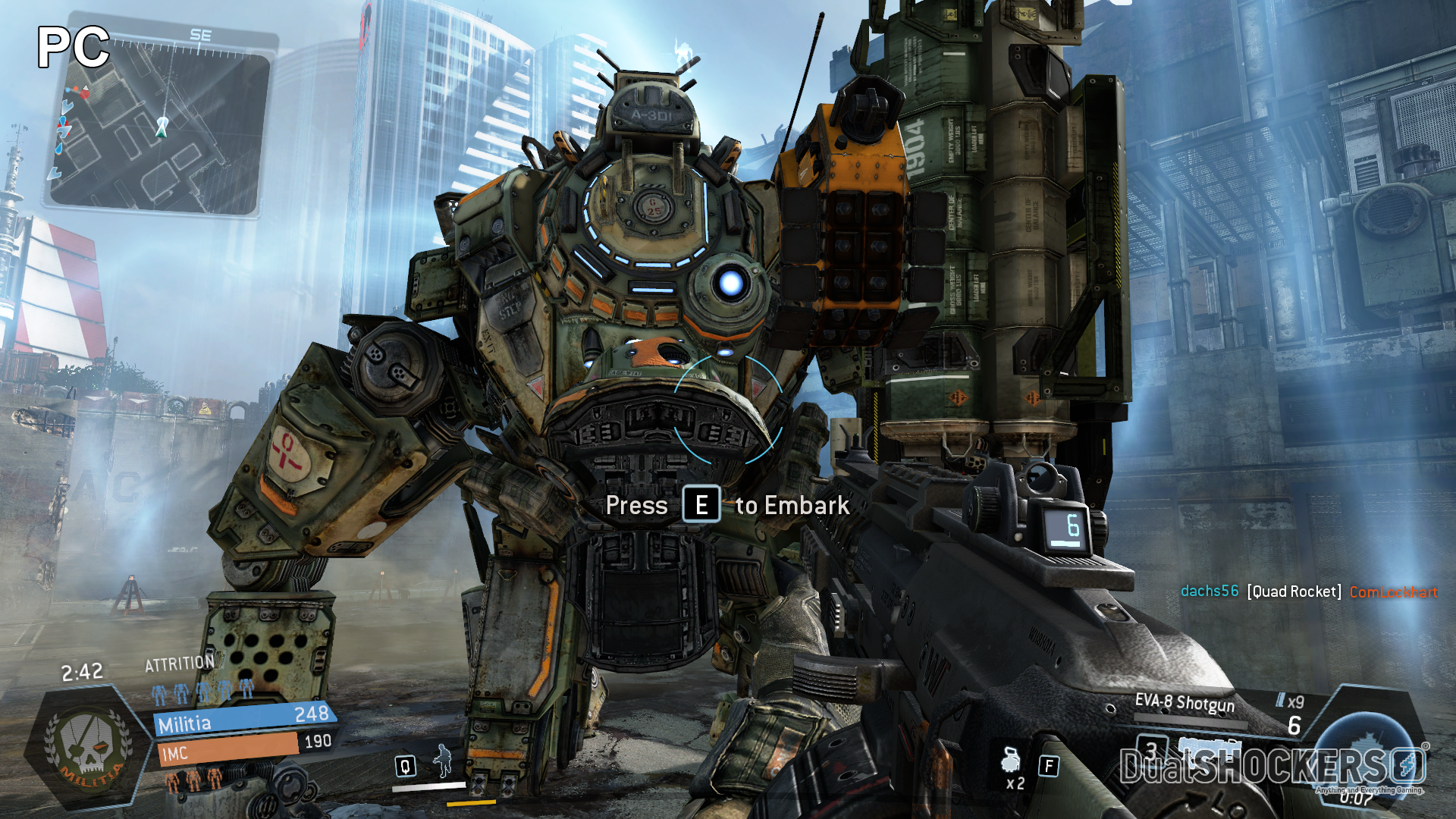1456x819 pixels.
Task: Activate the cloak pilot ability icon
Action: pyautogui.click(x=442, y=760)
